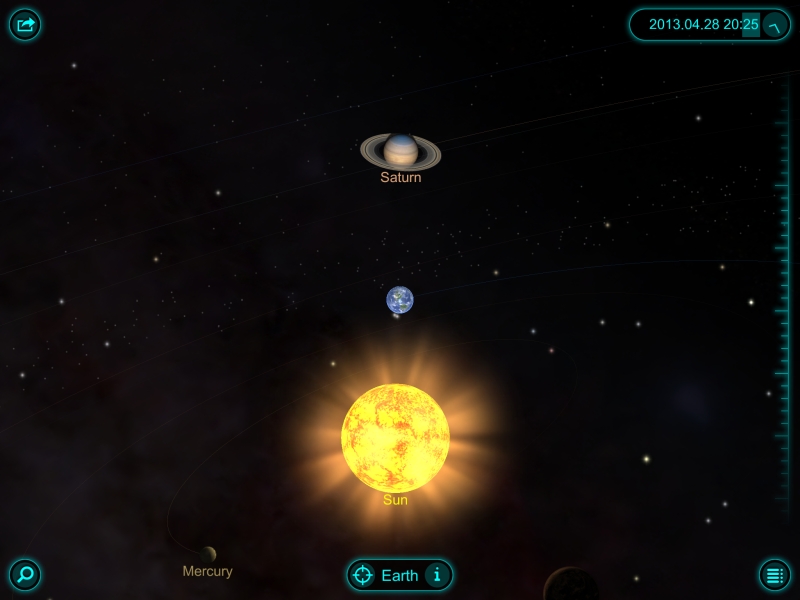Select the Mercury label
The height and width of the screenshot is (600, 800).
pyautogui.click(x=208, y=572)
